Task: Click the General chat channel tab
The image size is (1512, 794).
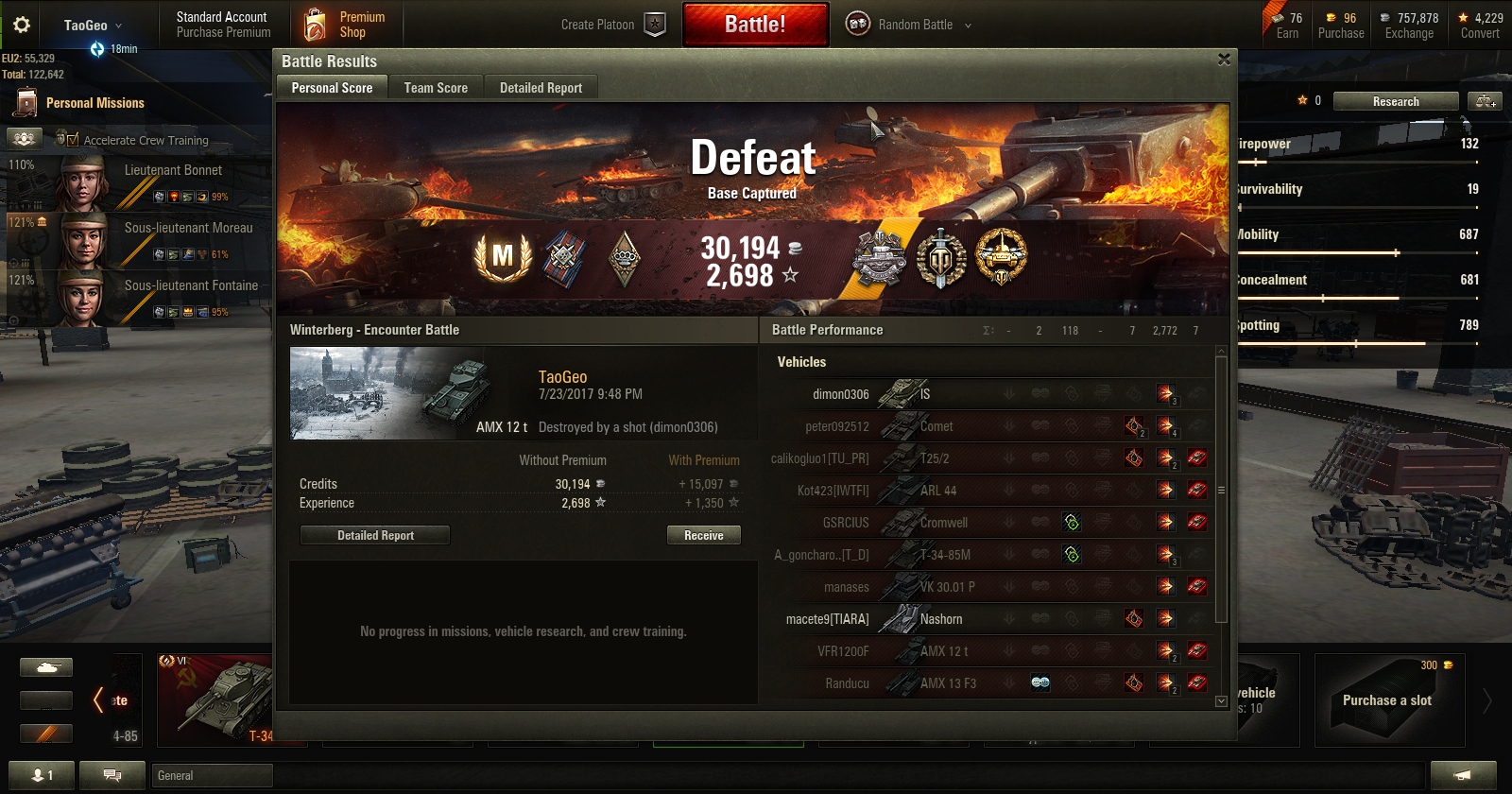Action: pyautogui.click(x=212, y=775)
